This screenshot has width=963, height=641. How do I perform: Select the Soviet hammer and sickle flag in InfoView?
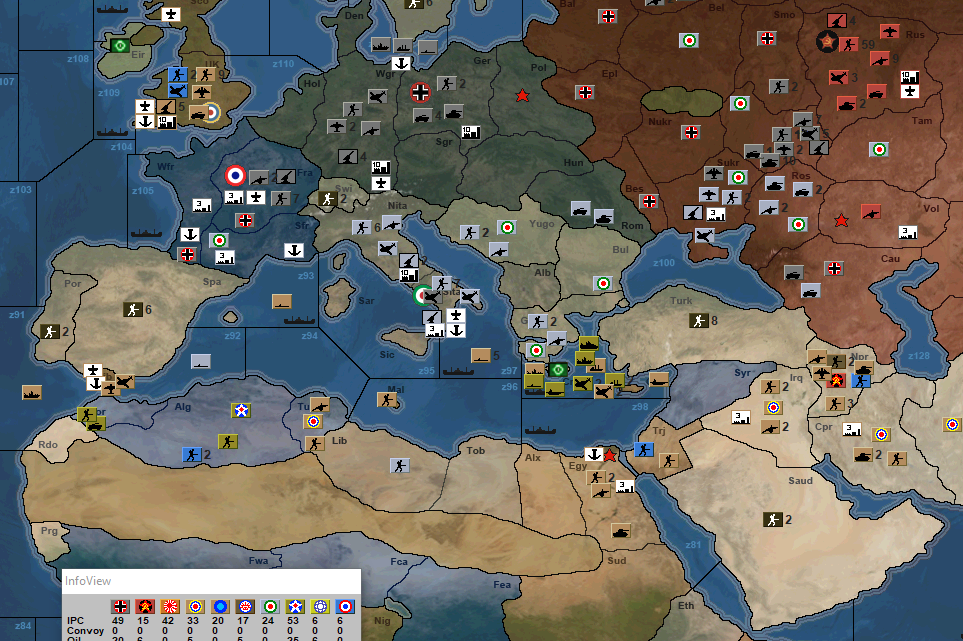145,606
